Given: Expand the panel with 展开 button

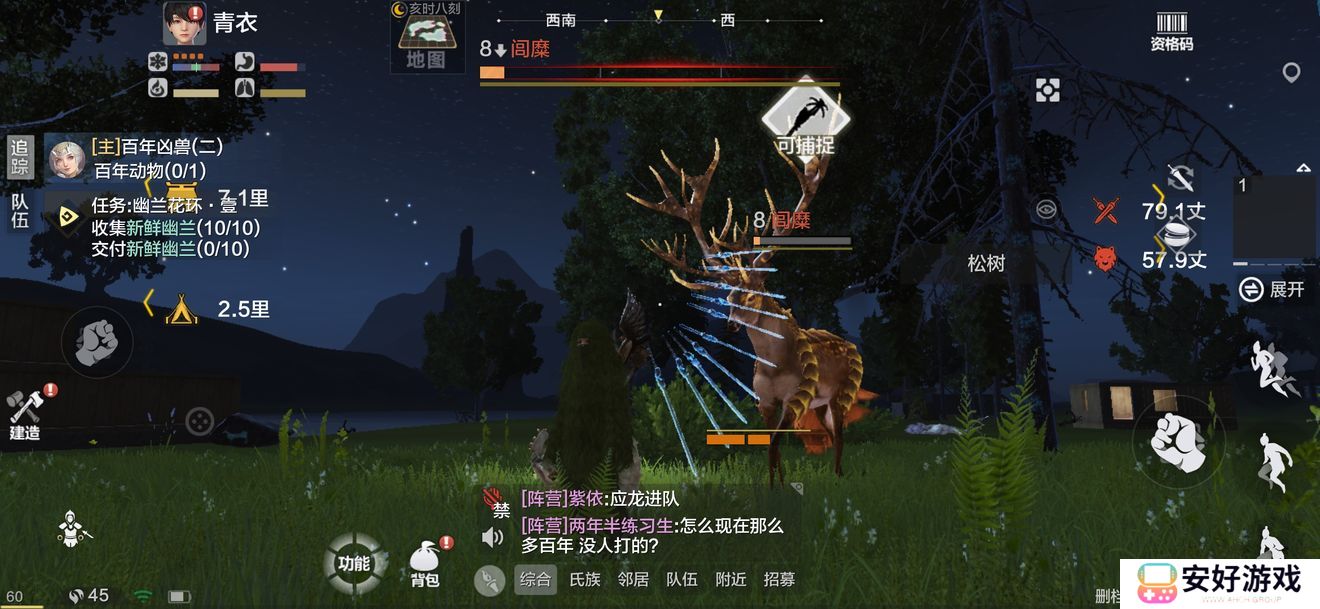Looking at the screenshot, I should (1272, 290).
